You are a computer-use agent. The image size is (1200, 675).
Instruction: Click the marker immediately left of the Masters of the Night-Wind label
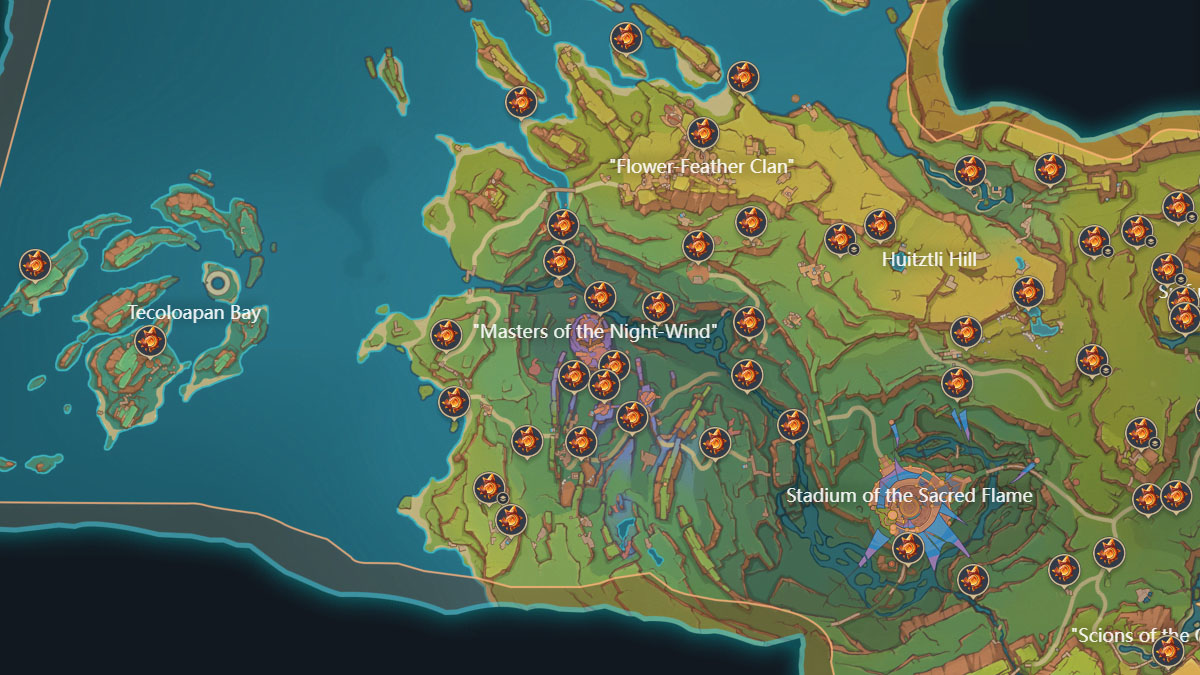coord(446,334)
